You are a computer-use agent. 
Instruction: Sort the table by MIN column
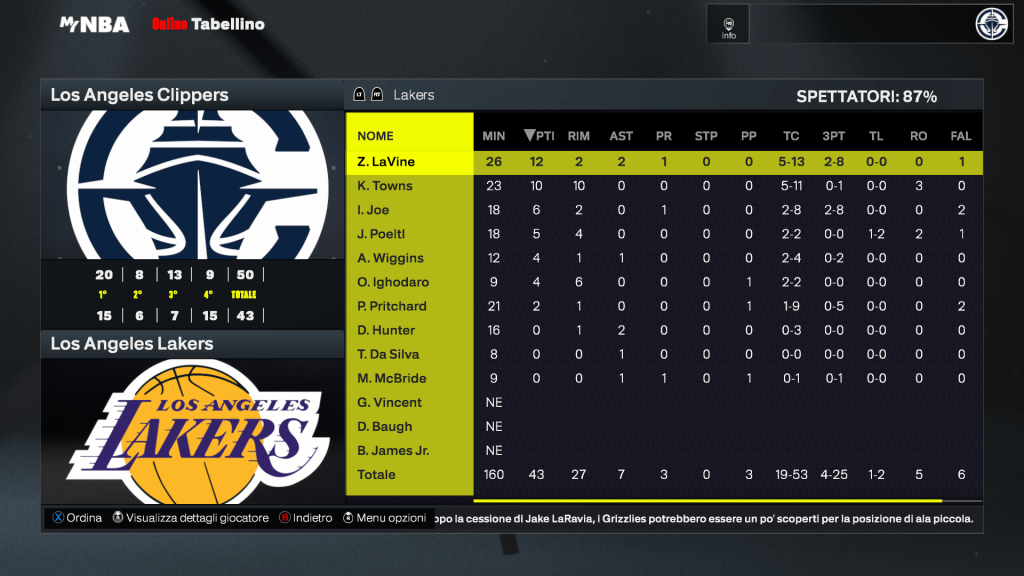coord(494,136)
